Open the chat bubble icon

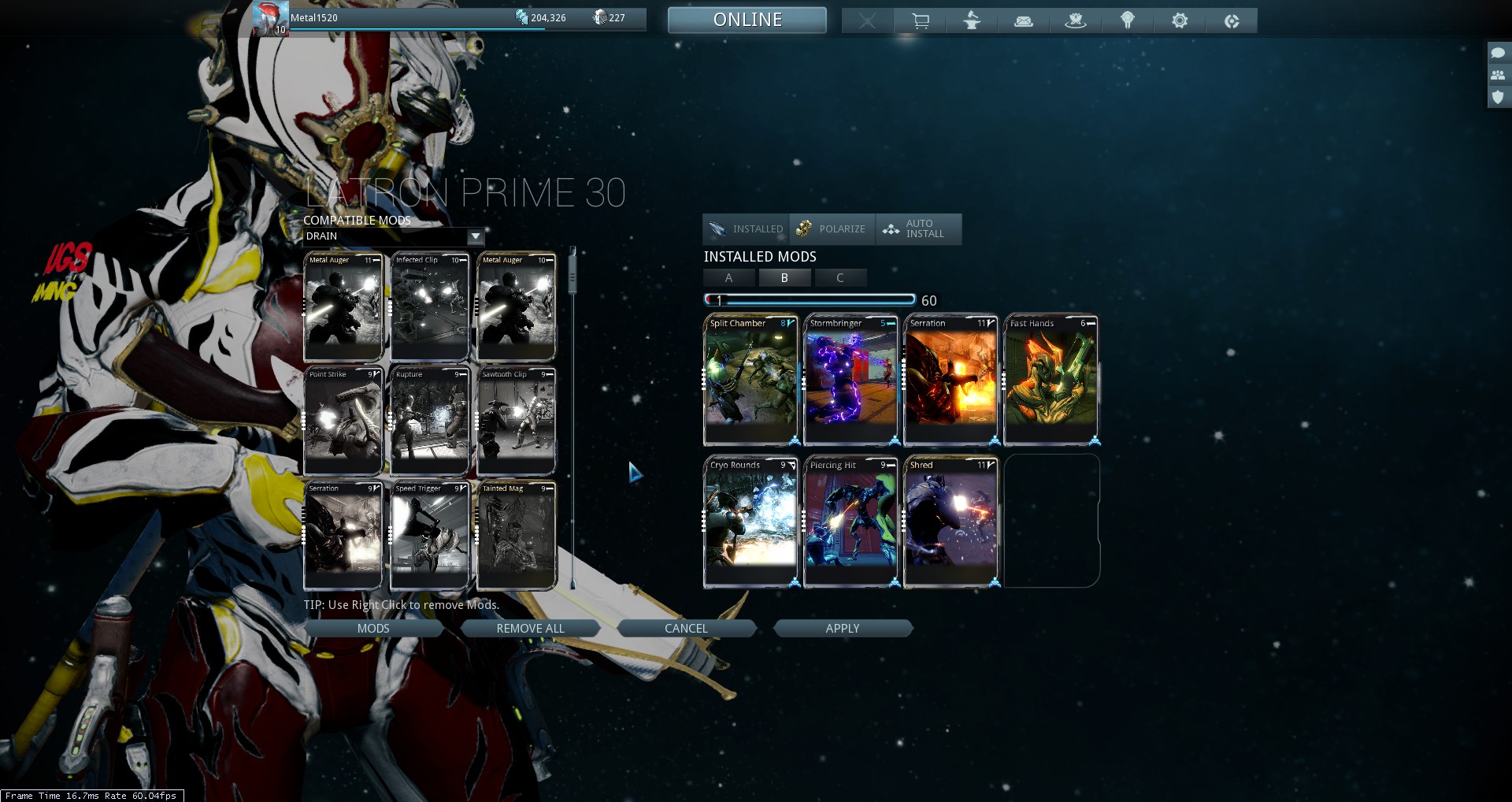coord(1498,53)
